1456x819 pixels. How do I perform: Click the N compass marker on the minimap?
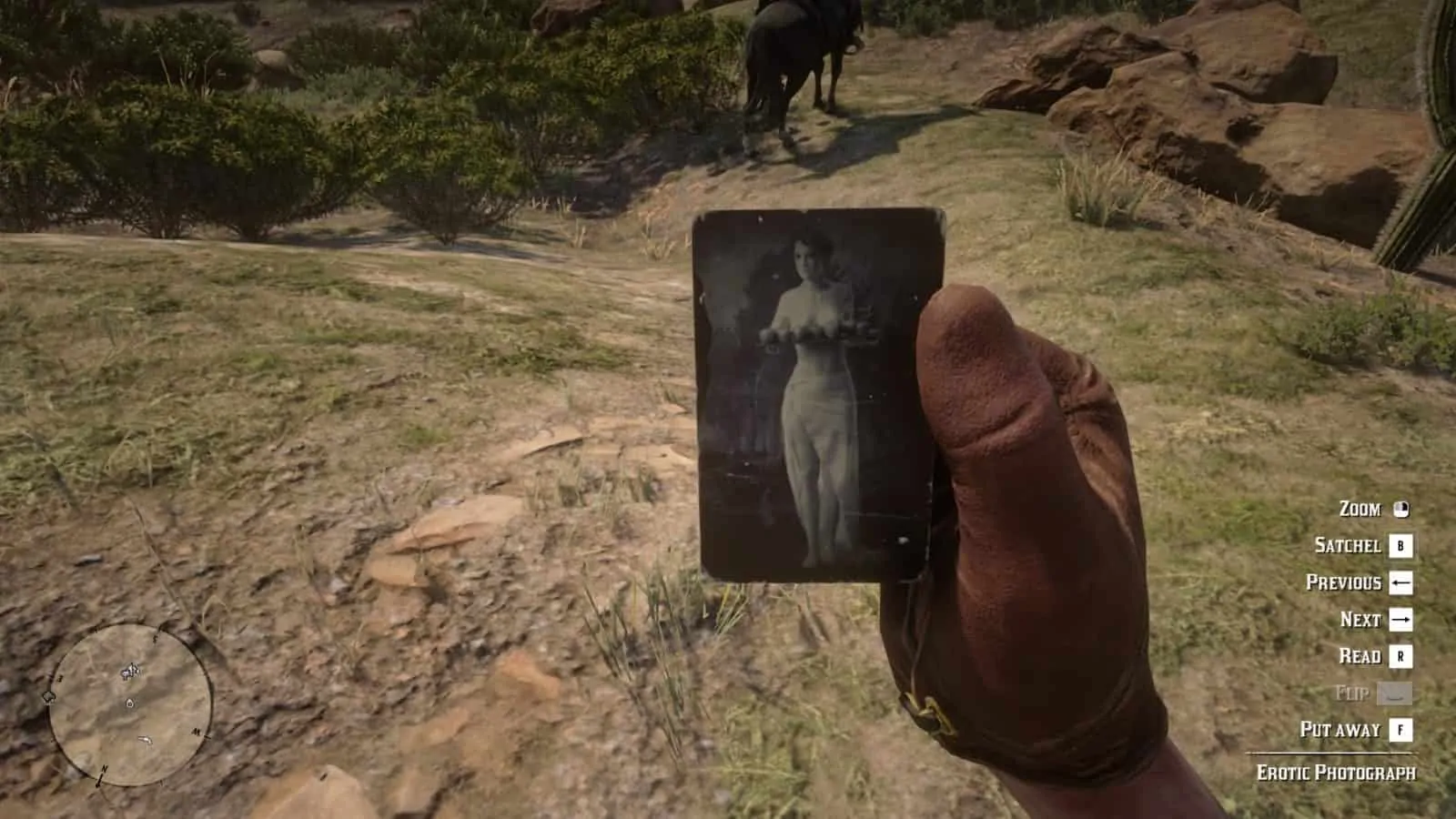pyautogui.click(x=103, y=769)
